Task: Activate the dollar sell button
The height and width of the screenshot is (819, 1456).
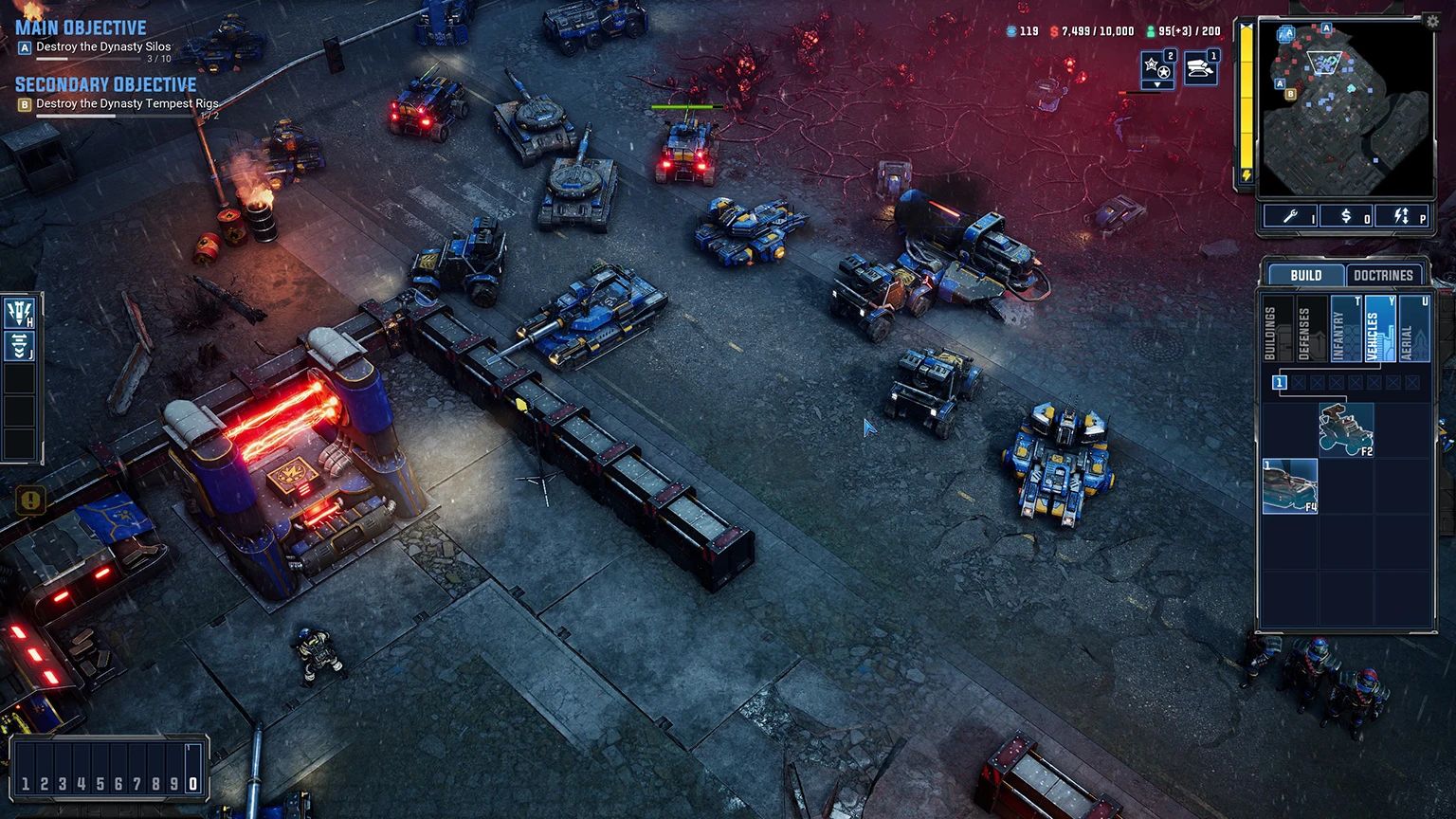Action: tap(1346, 217)
